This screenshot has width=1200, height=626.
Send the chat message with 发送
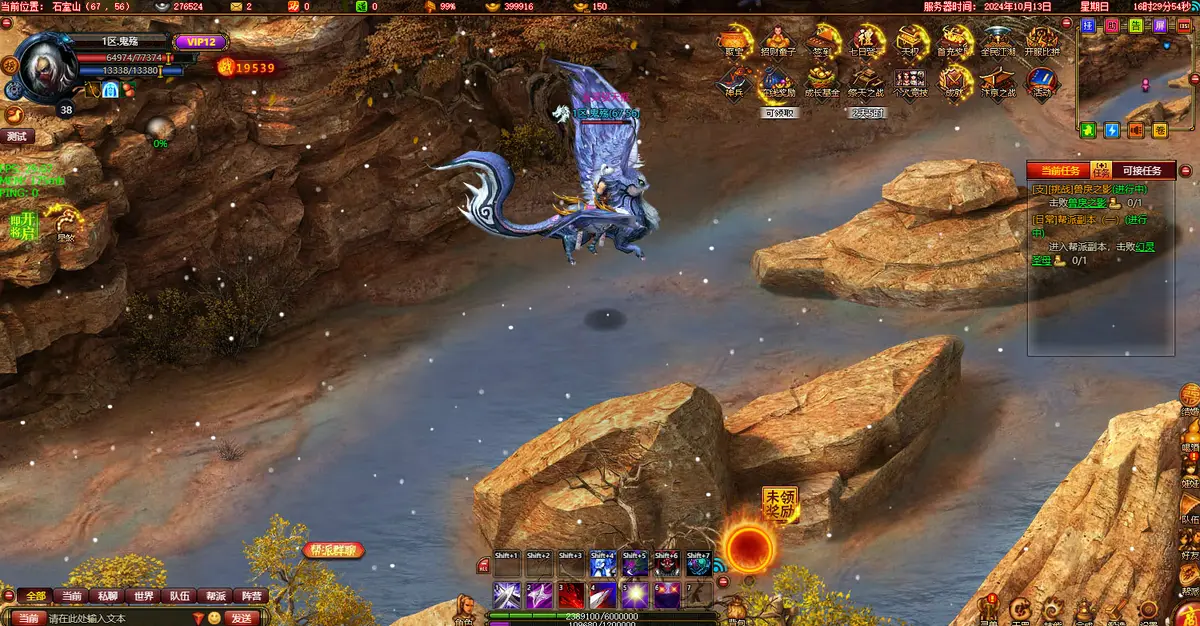tap(242, 618)
